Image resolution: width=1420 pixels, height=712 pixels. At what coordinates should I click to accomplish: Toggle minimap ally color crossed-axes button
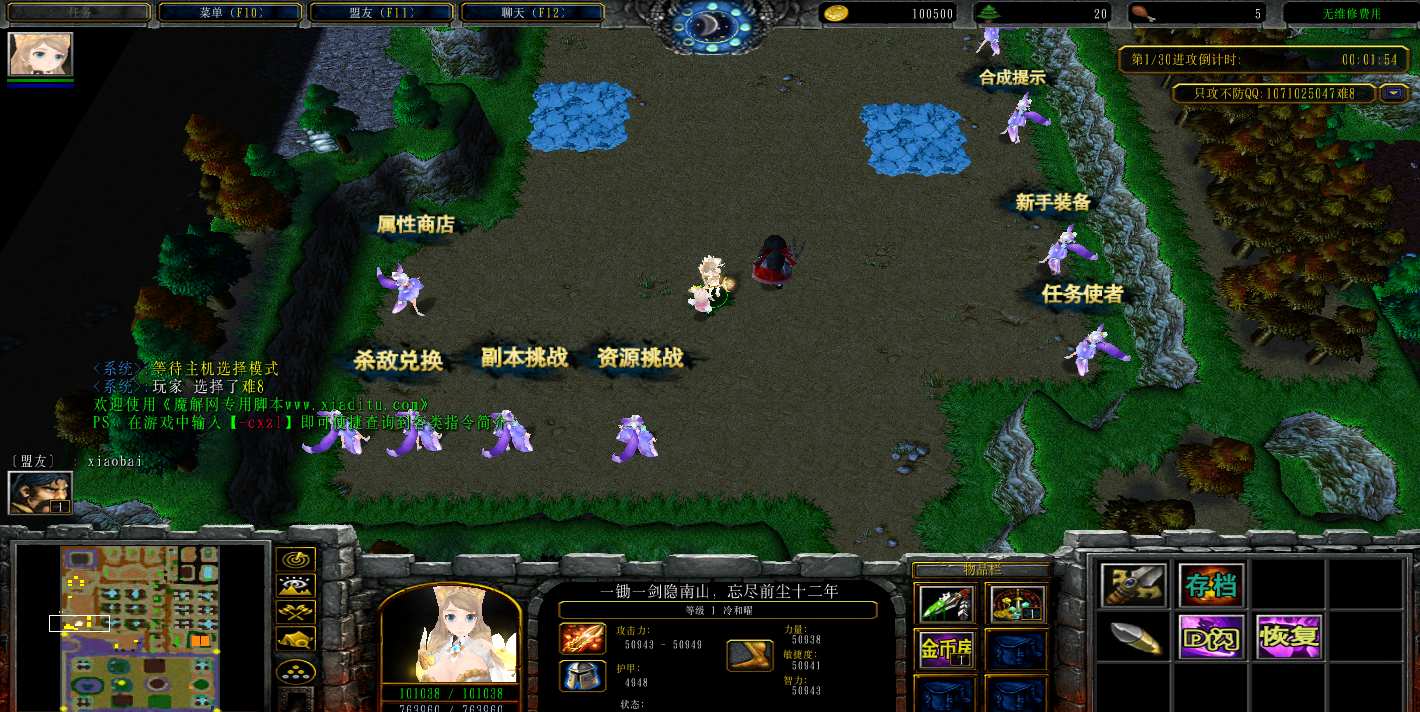pos(296,612)
